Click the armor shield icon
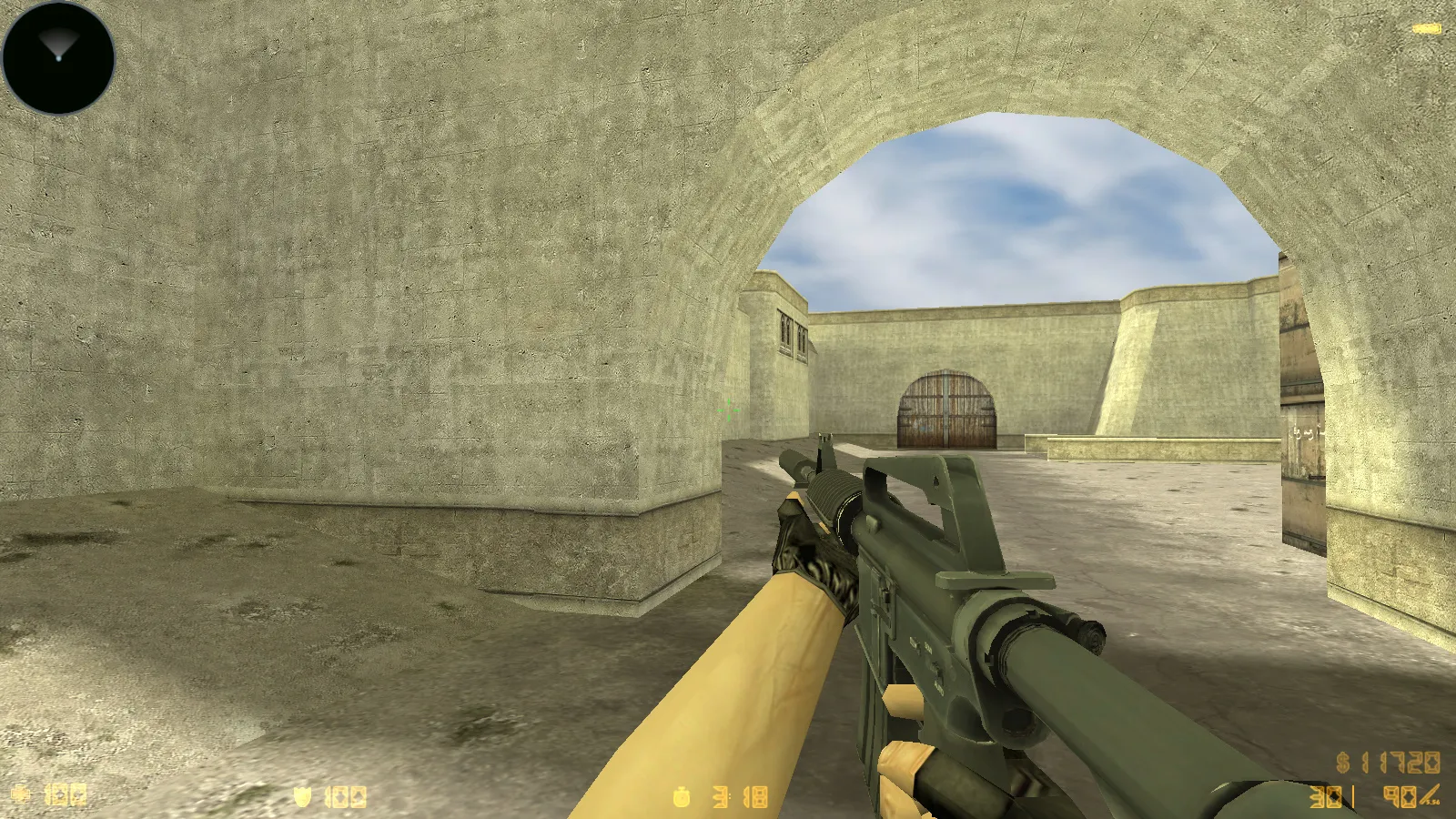 pyautogui.click(x=301, y=795)
